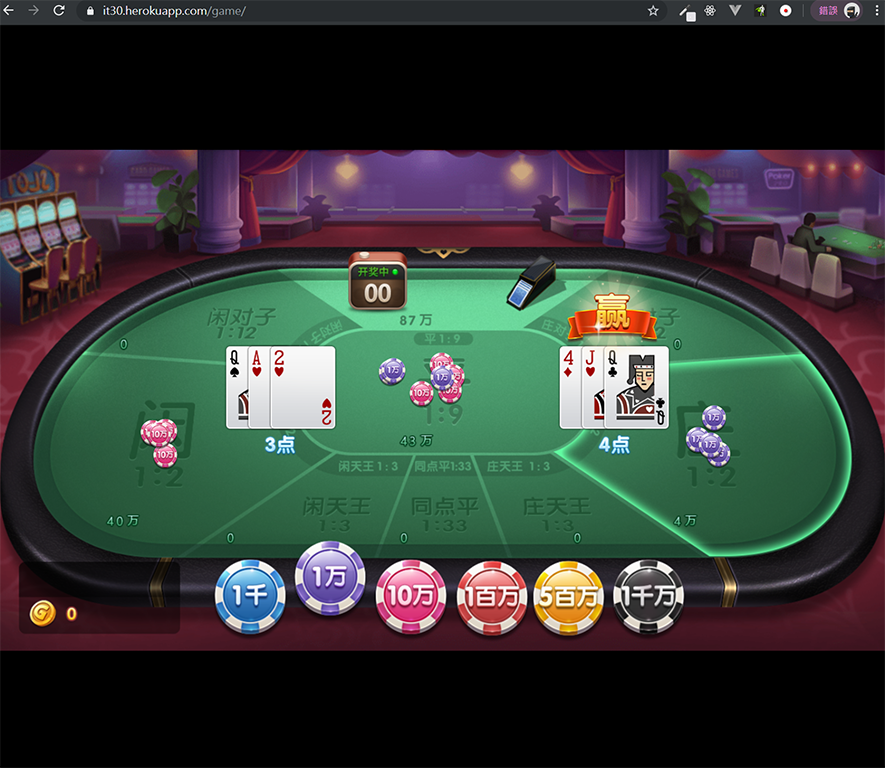Pick the pink 10万 chip
The image size is (885, 768).
[x=410, y=596]
